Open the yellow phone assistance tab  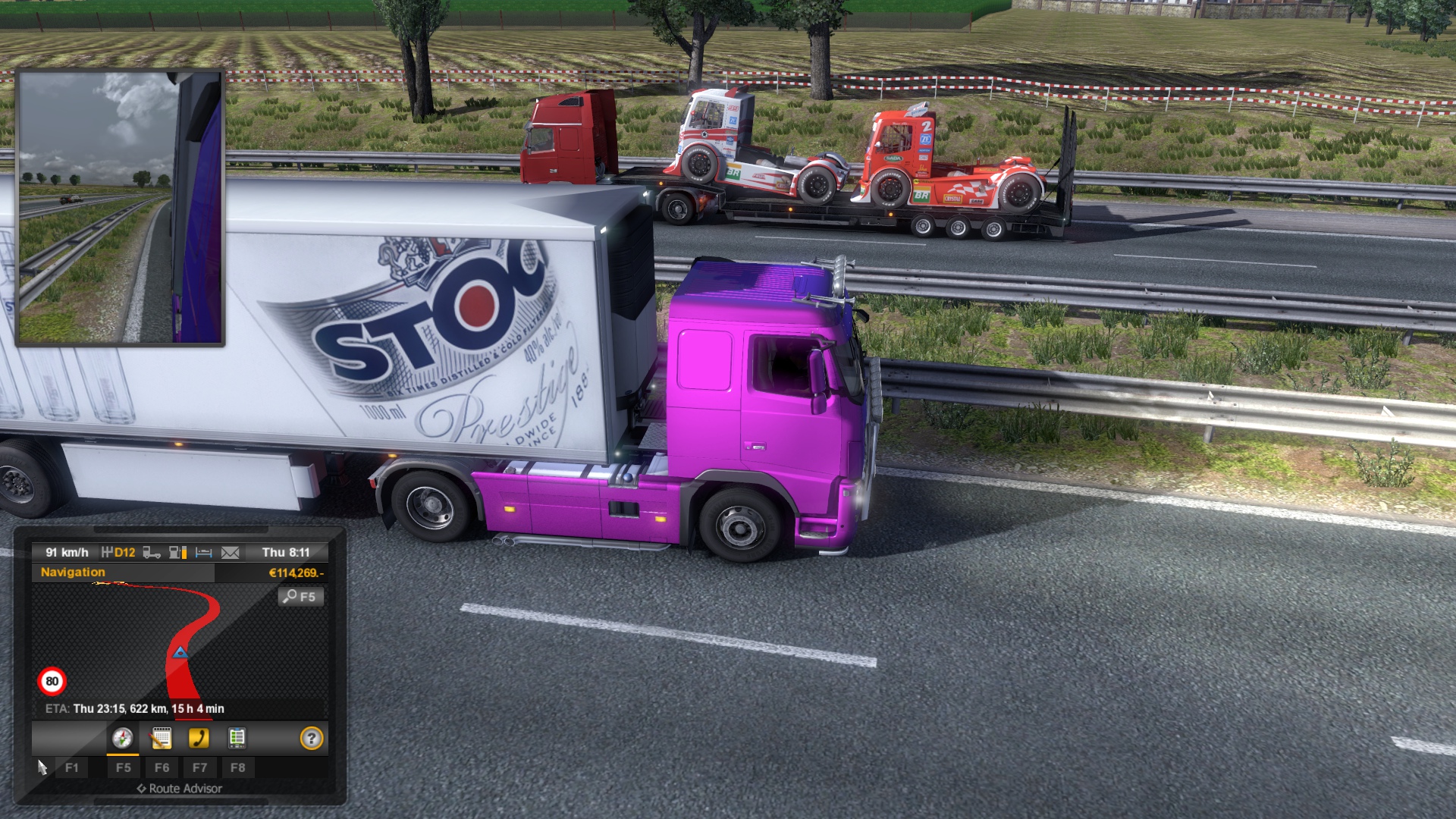coord(199,738)
